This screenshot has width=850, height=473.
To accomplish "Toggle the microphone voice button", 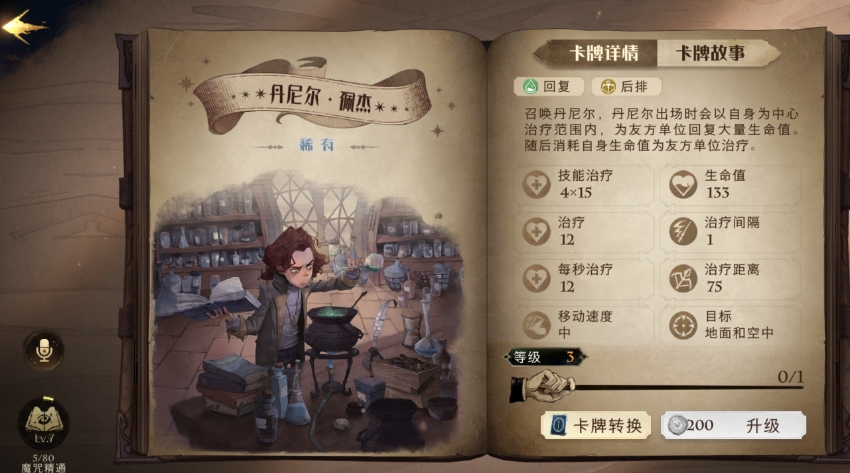I will 43,350.
